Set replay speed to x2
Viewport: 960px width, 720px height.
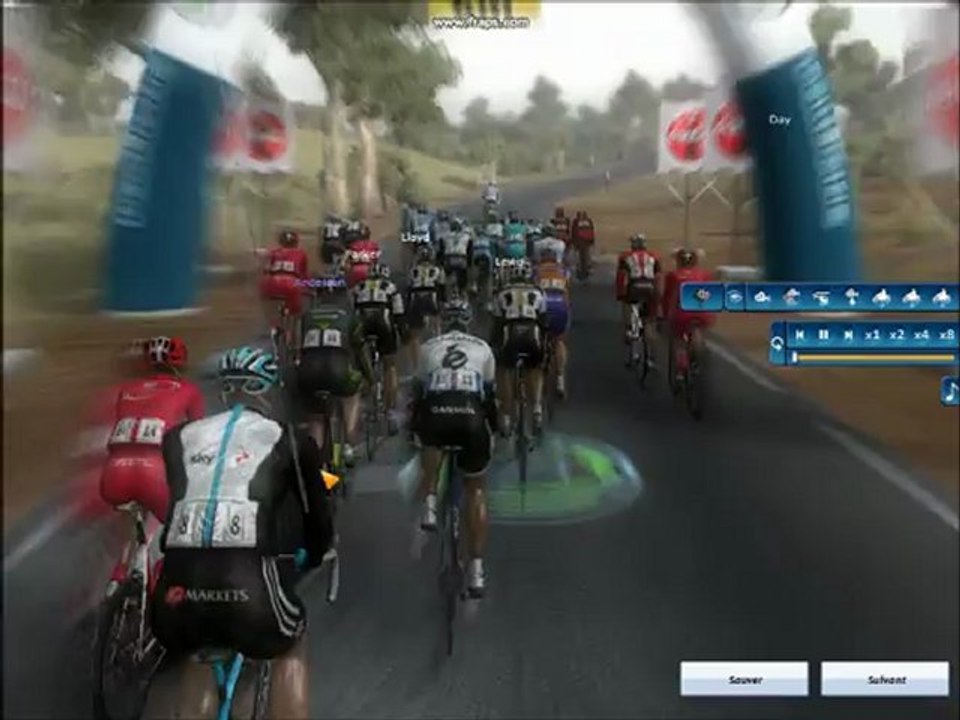[x=897, y=335]
